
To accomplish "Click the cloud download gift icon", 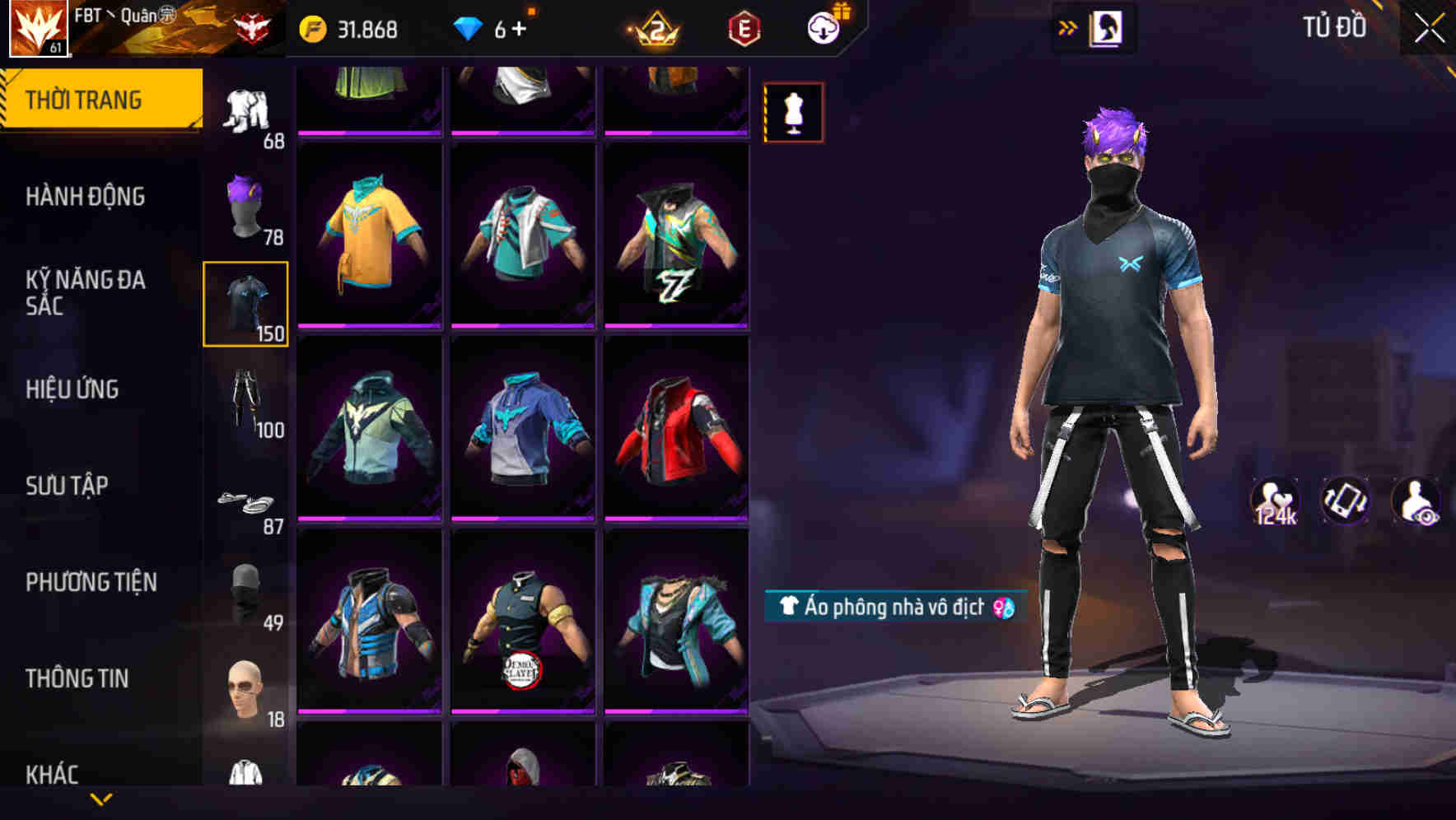I will 824,27.
